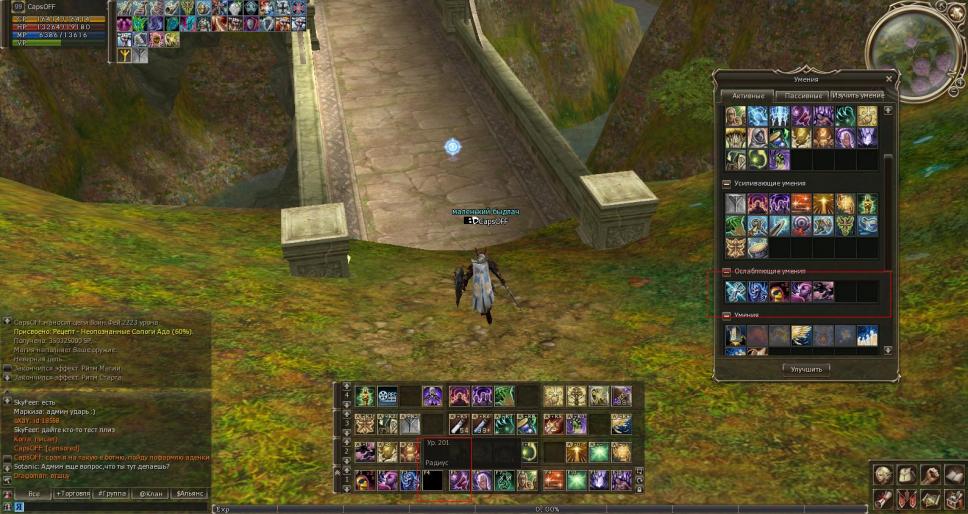Viewport: 968px width, 514px height.
Task: Show the Все chat tab
Action: pyautogui.click(x=33, y=494)
